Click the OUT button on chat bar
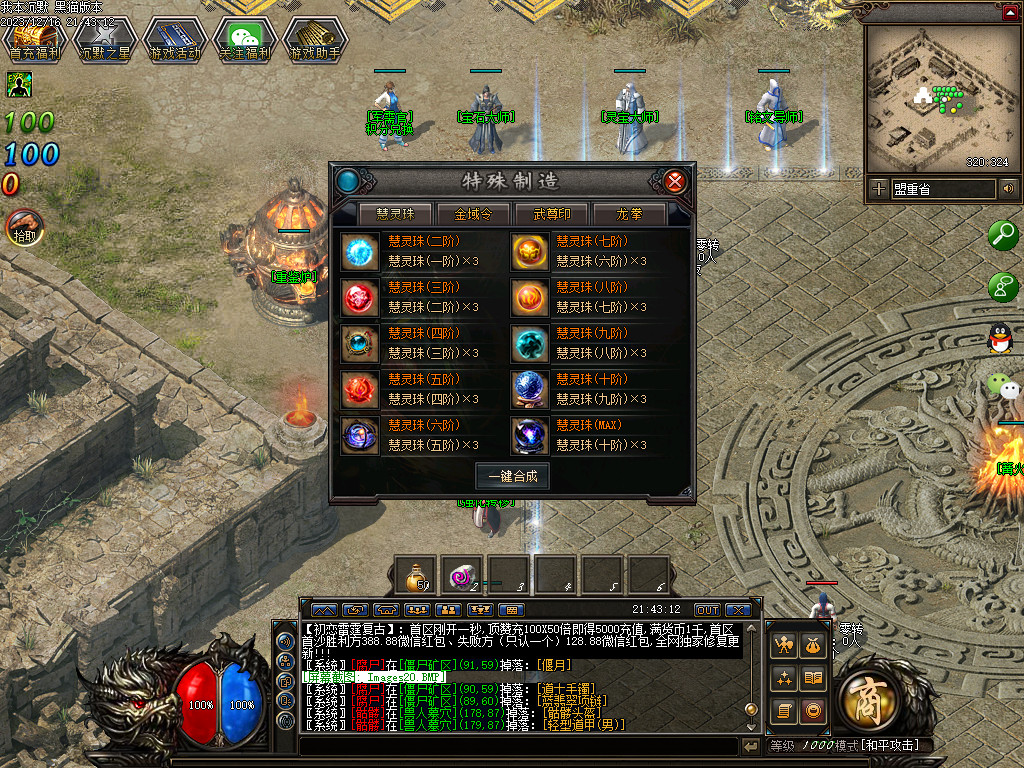The image size is (1024, 768). point(707,609)
